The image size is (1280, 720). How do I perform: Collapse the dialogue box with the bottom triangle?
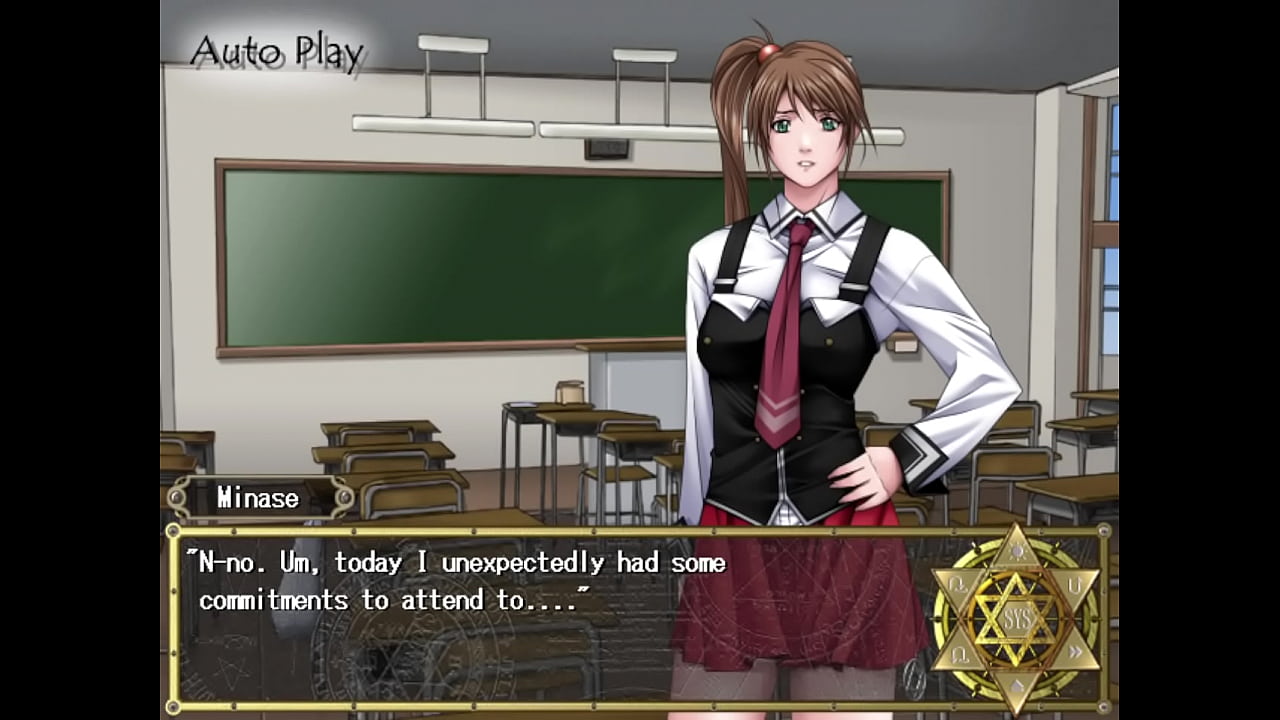point(1017,685)
